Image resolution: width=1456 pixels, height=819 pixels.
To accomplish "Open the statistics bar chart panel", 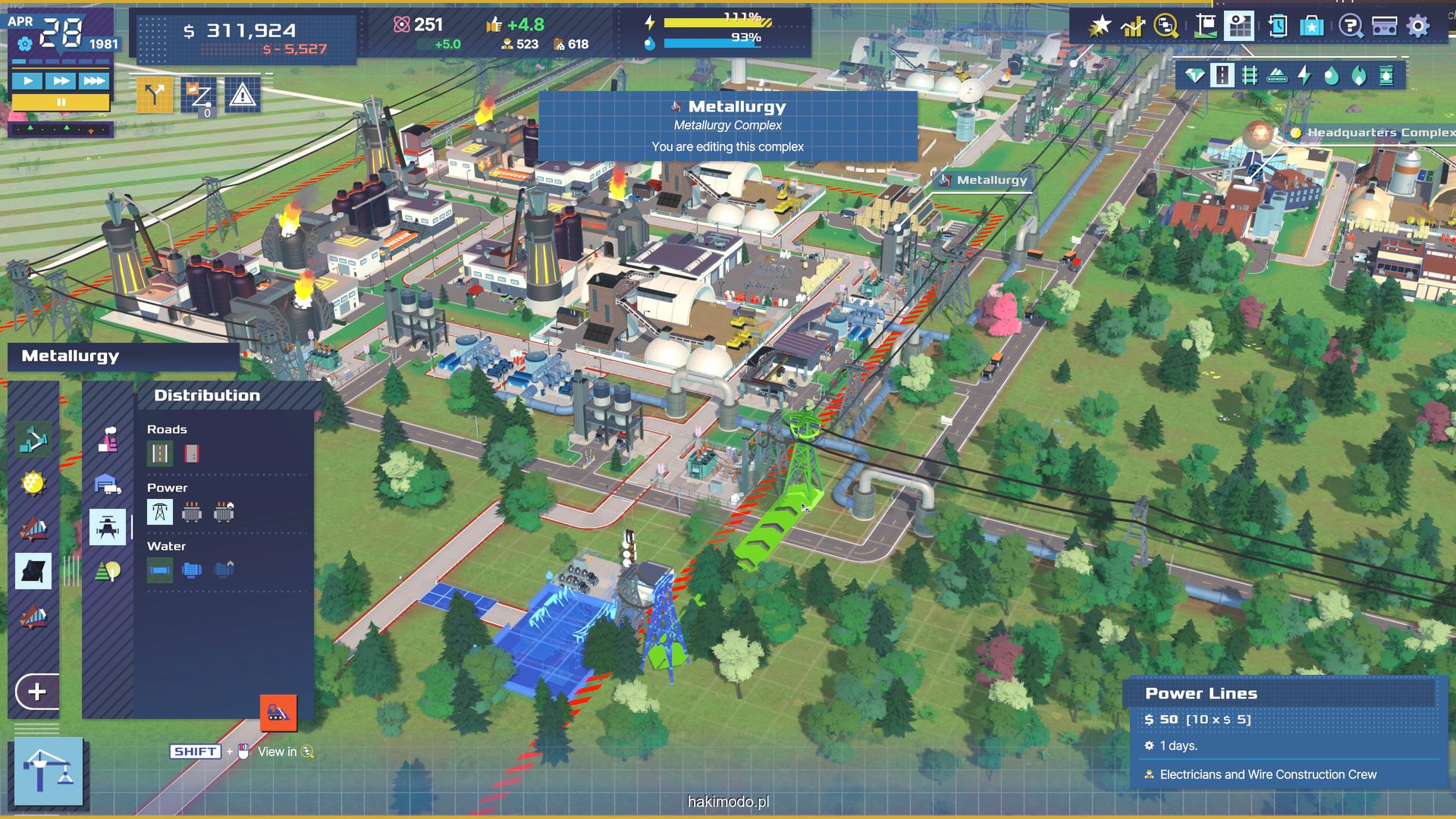I will pos(1133,27).
